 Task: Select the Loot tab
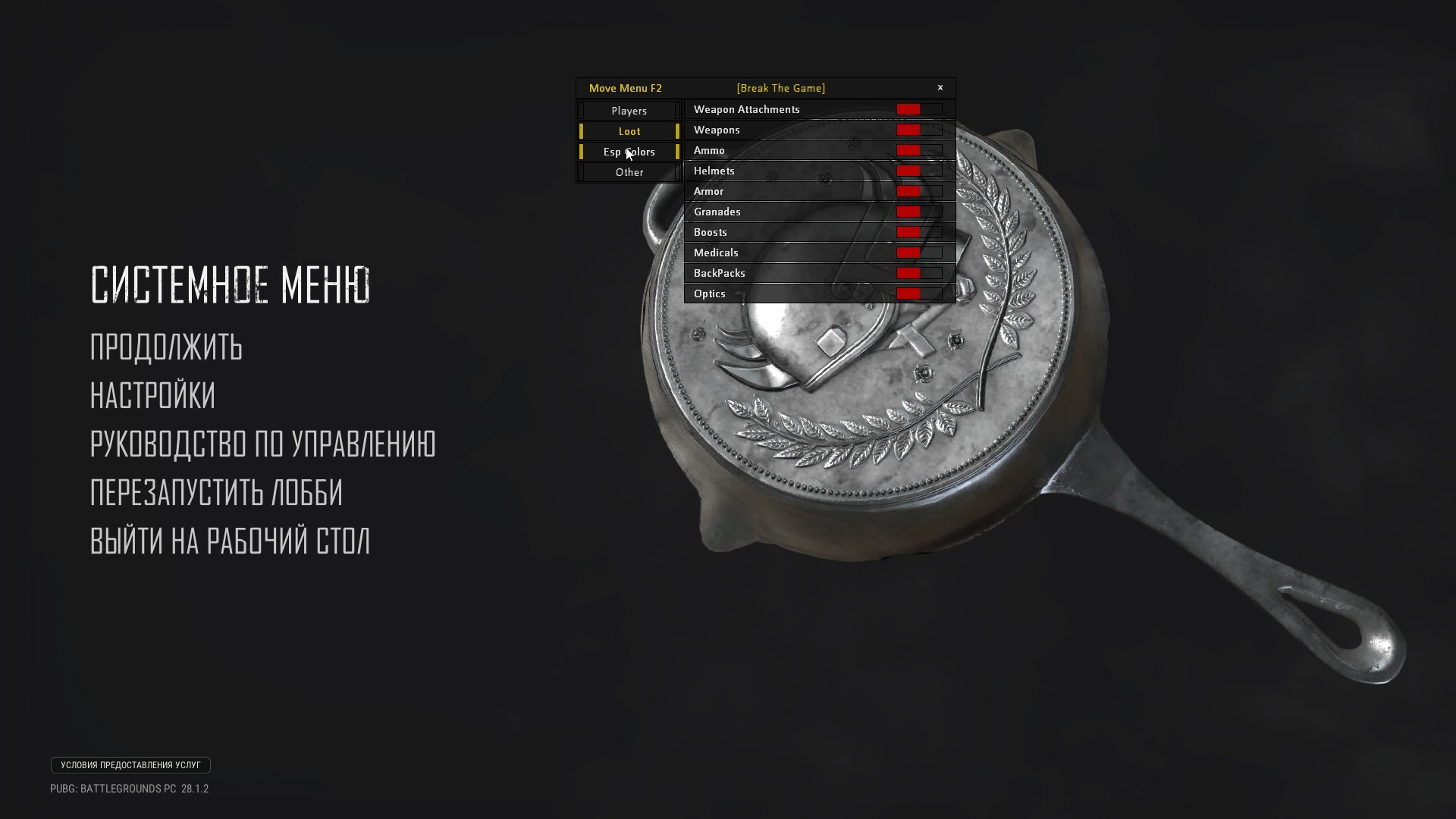click(x=629, y=131)
